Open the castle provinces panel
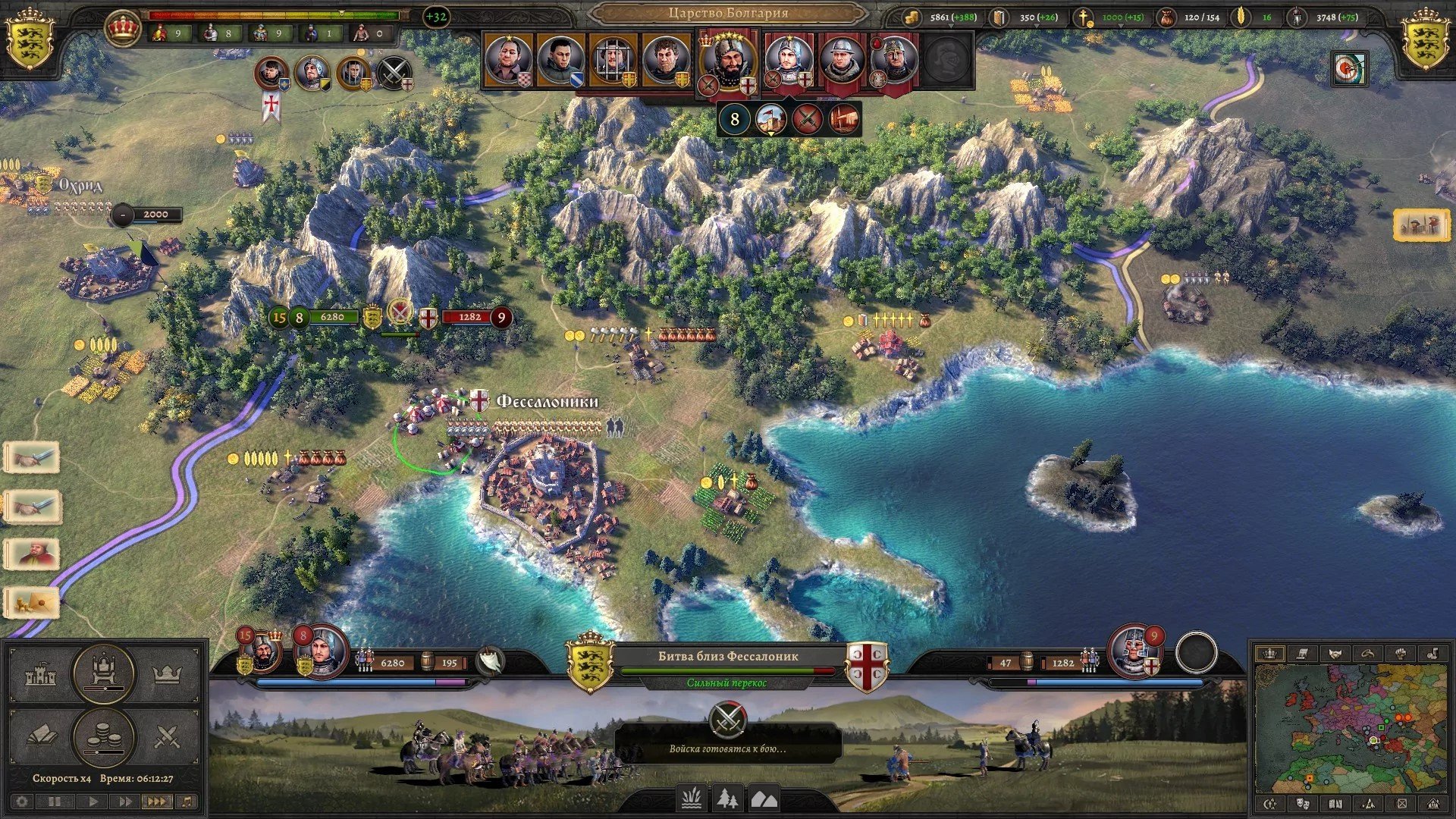Viewport: 1456px width, 819px height. click(40, 674)
